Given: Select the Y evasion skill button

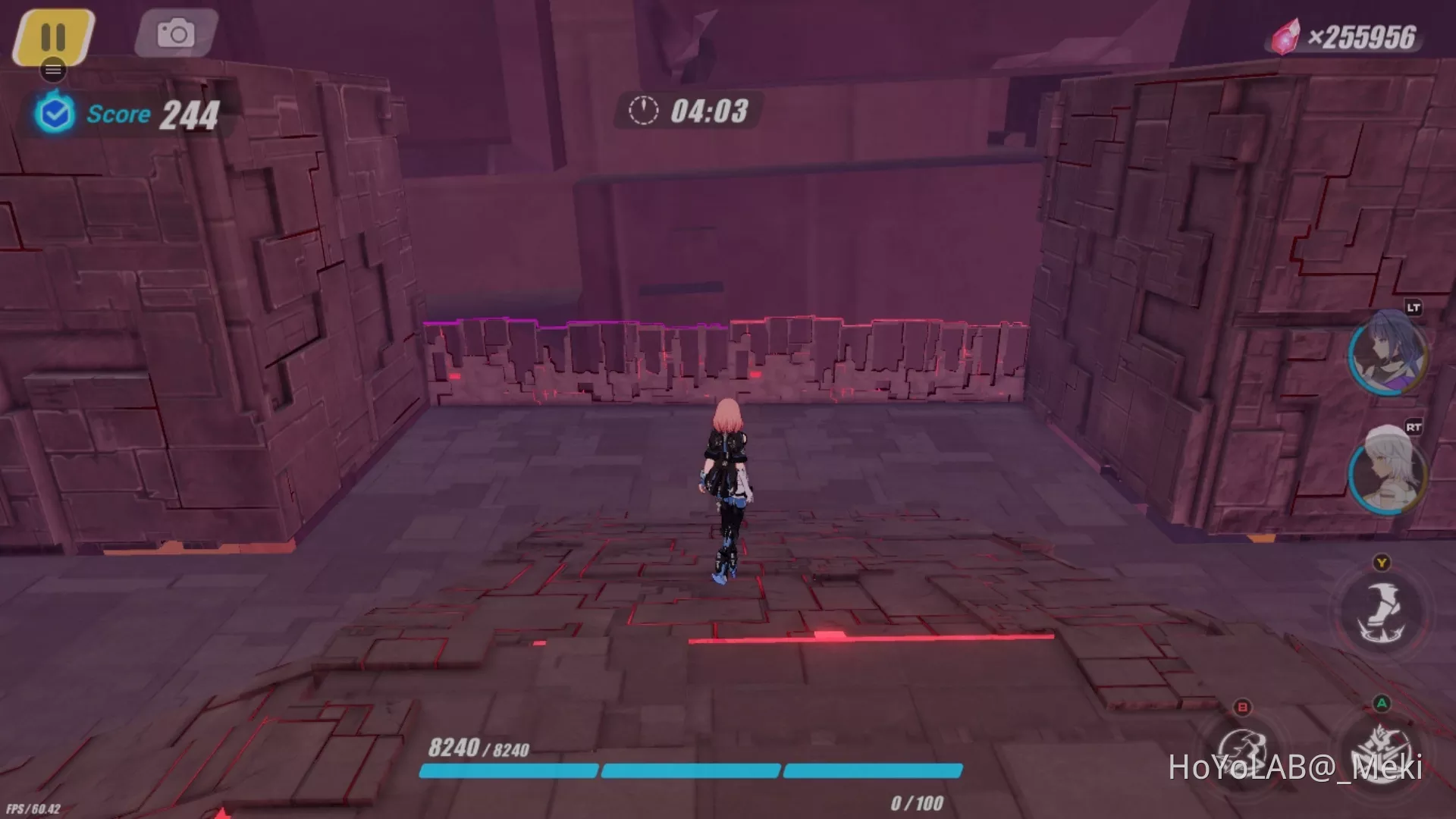Looking at the screenshot, I should 1382,611.
